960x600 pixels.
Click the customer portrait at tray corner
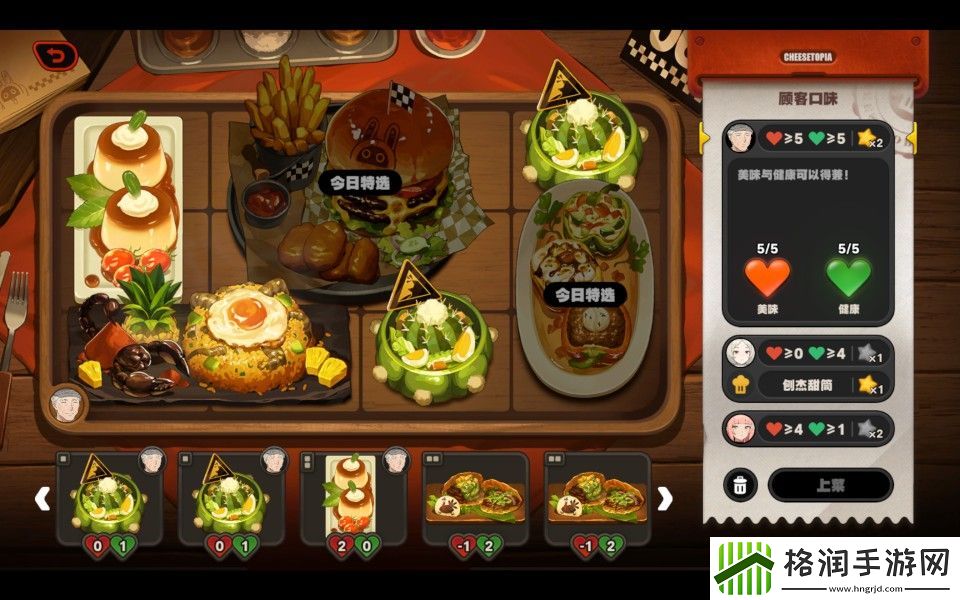pyautogui.click(x=68, y=403)
